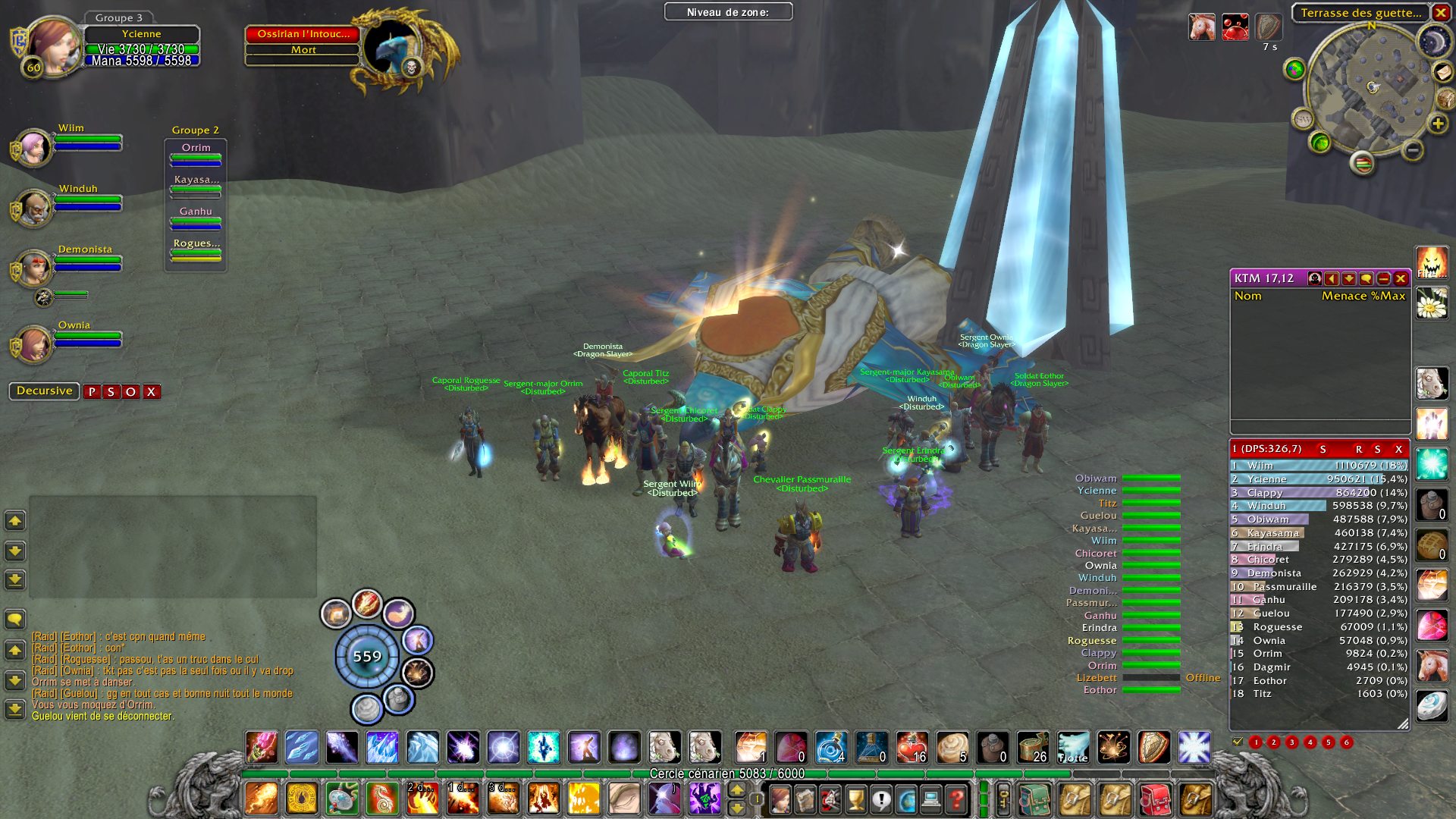Open the trophy cup micro menu button
Screen dimensions: 1456x819
pos(855,799)
